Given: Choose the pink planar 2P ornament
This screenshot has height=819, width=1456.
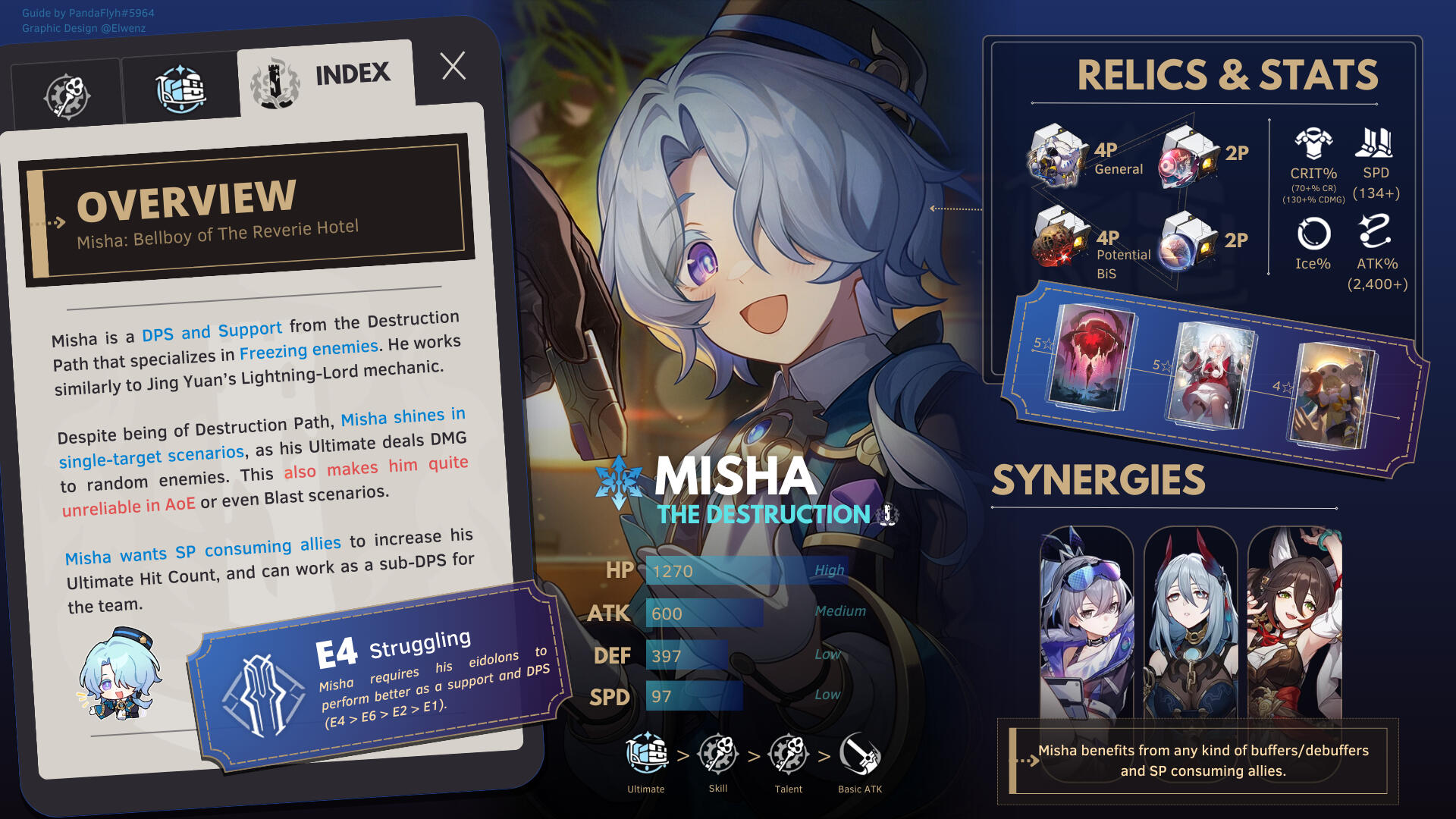Looking at the screenshot, I should 1188,158.
